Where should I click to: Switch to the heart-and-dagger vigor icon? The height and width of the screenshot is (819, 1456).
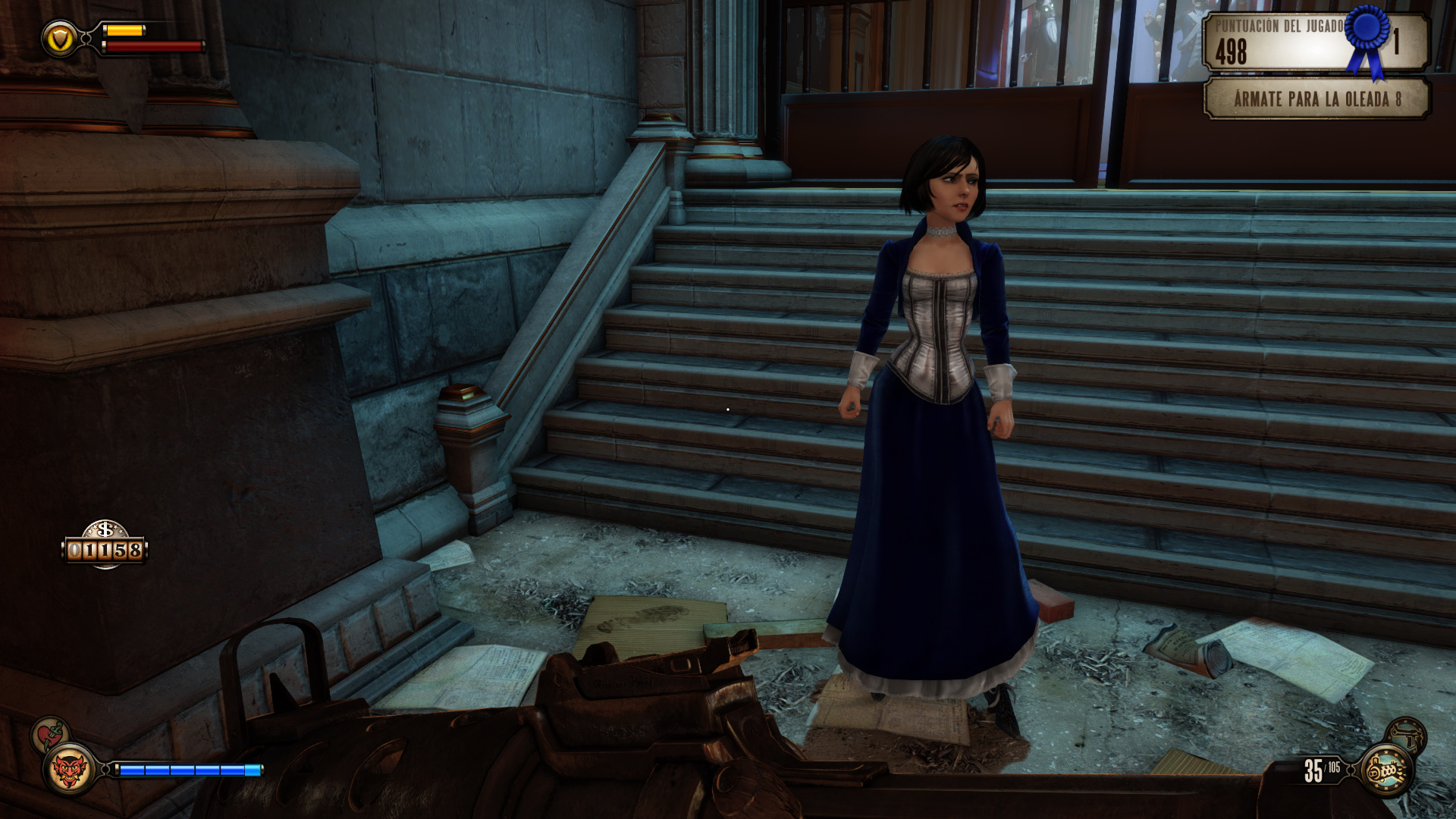click(x=50, y=734)
